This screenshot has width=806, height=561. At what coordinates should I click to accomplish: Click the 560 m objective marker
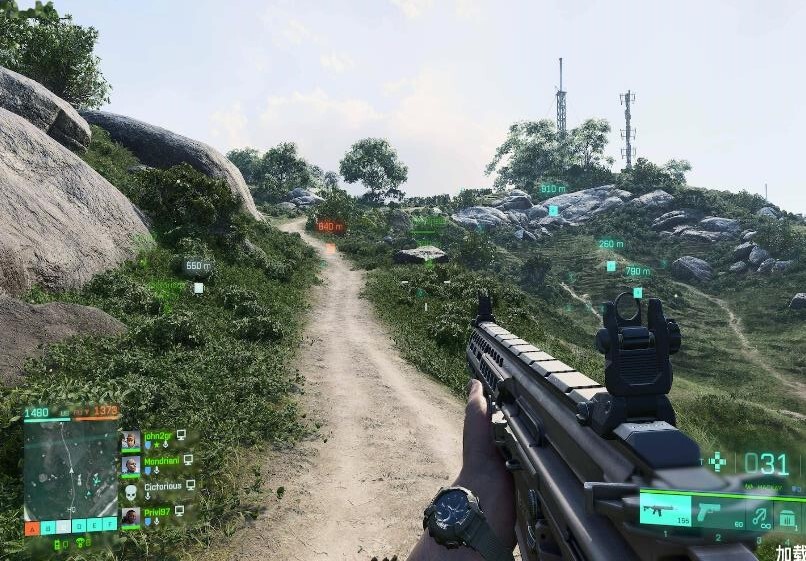tap(198, 267)
